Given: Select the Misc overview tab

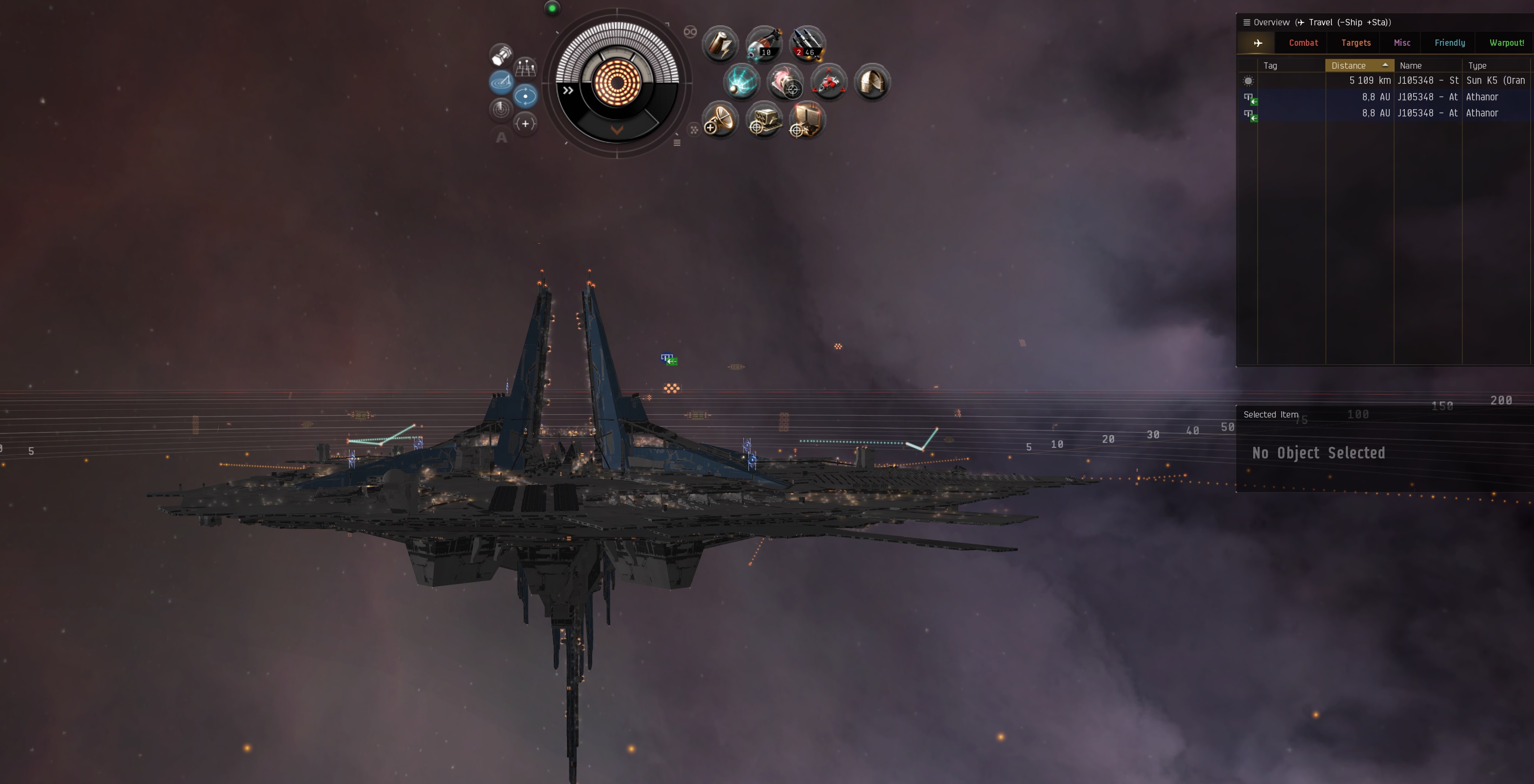Looking at the screenshot, I should [1402, 43].
